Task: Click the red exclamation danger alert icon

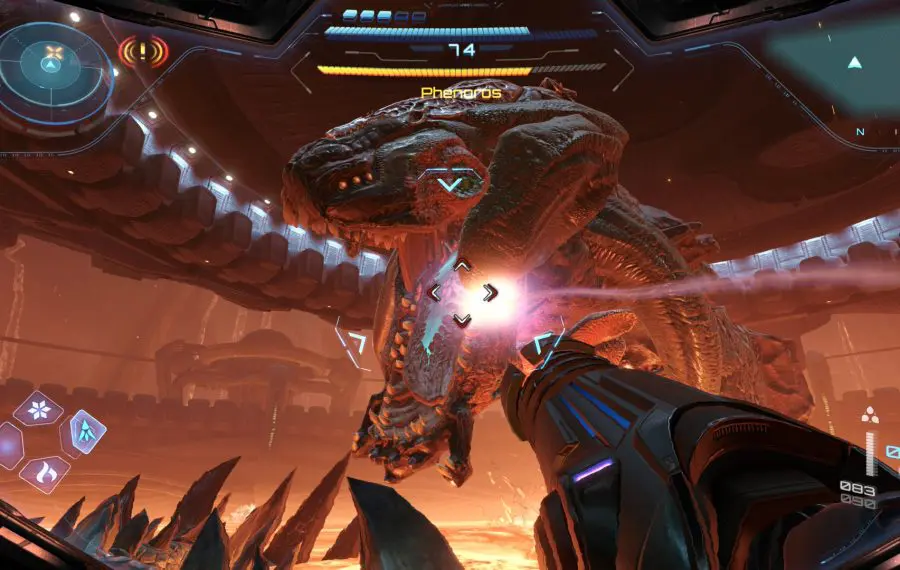Action: [143, 50]
